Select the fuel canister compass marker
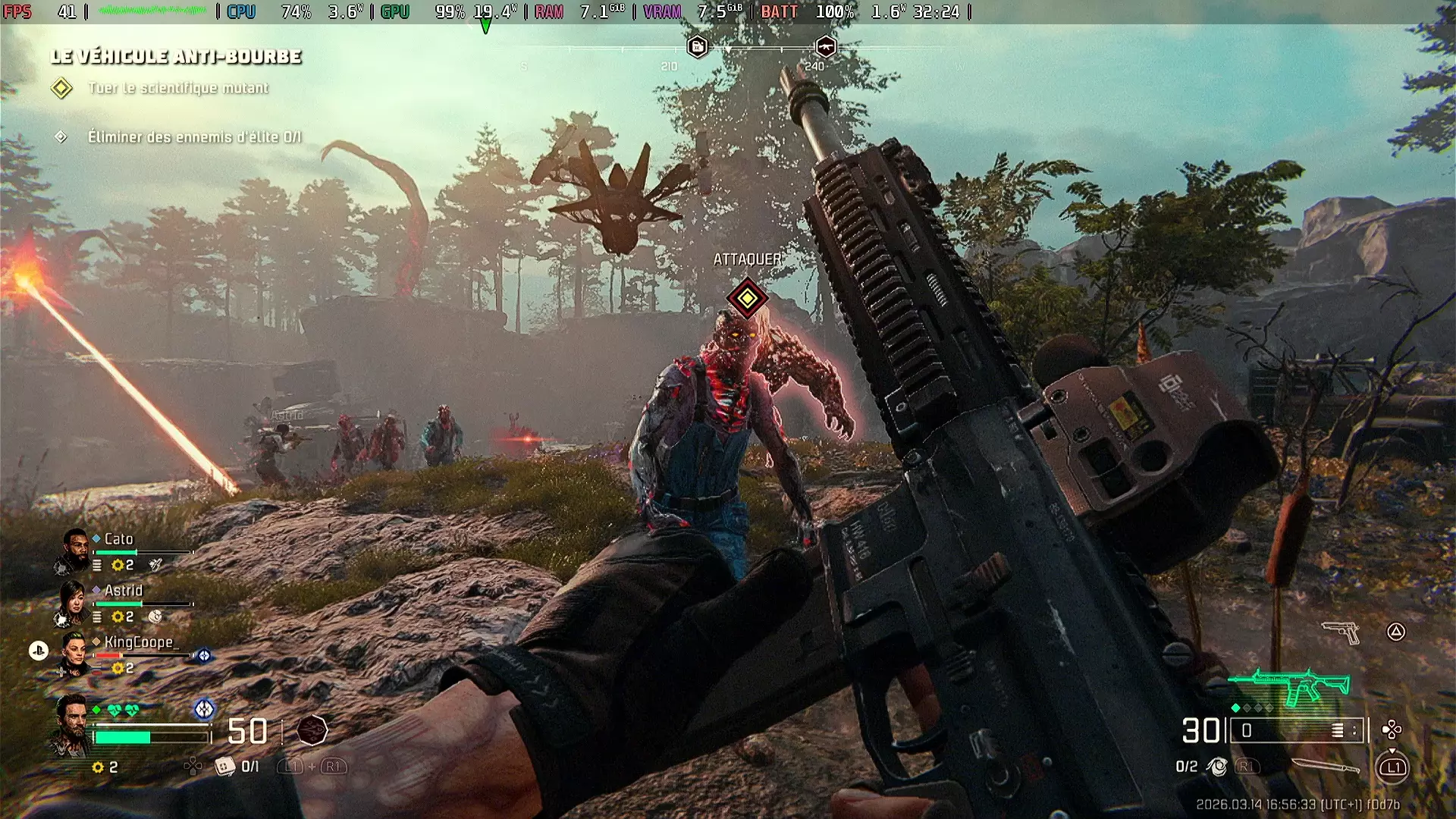The width and height of the screenshot is (1456, 819). click(x=697, y=47)
